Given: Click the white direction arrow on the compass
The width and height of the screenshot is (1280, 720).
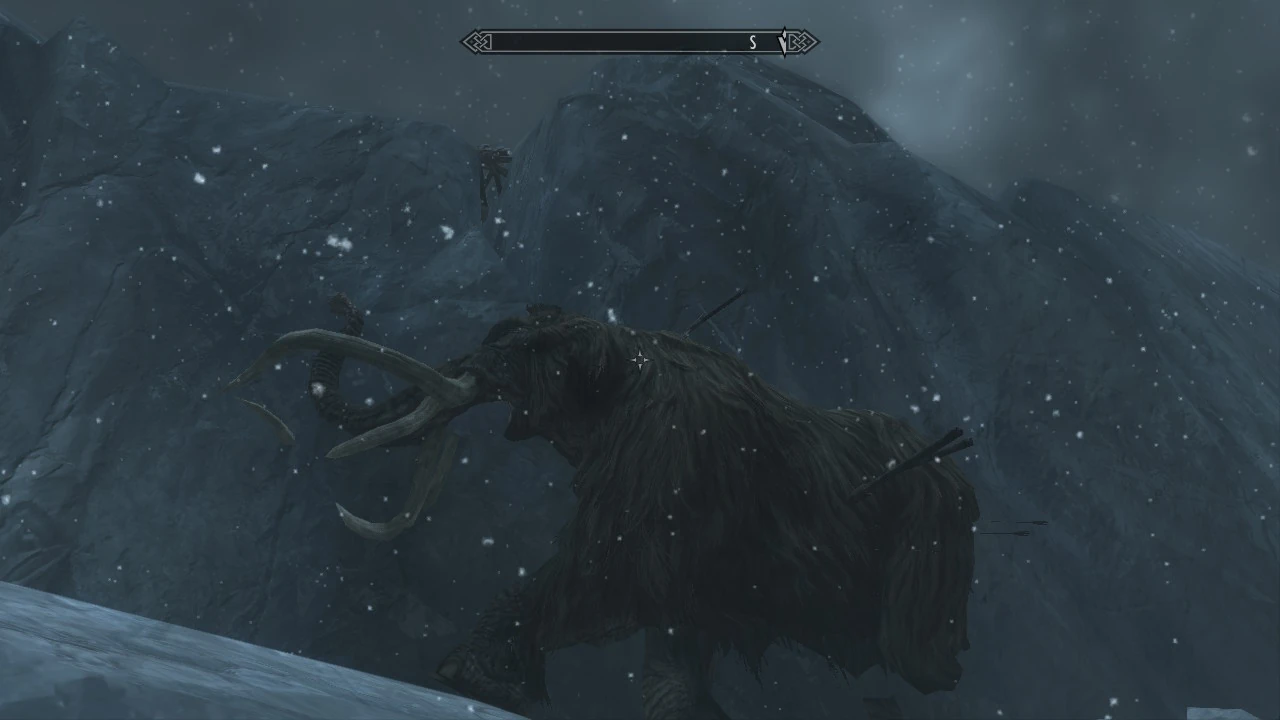Looking at the screenshot, I should [784, 42].
